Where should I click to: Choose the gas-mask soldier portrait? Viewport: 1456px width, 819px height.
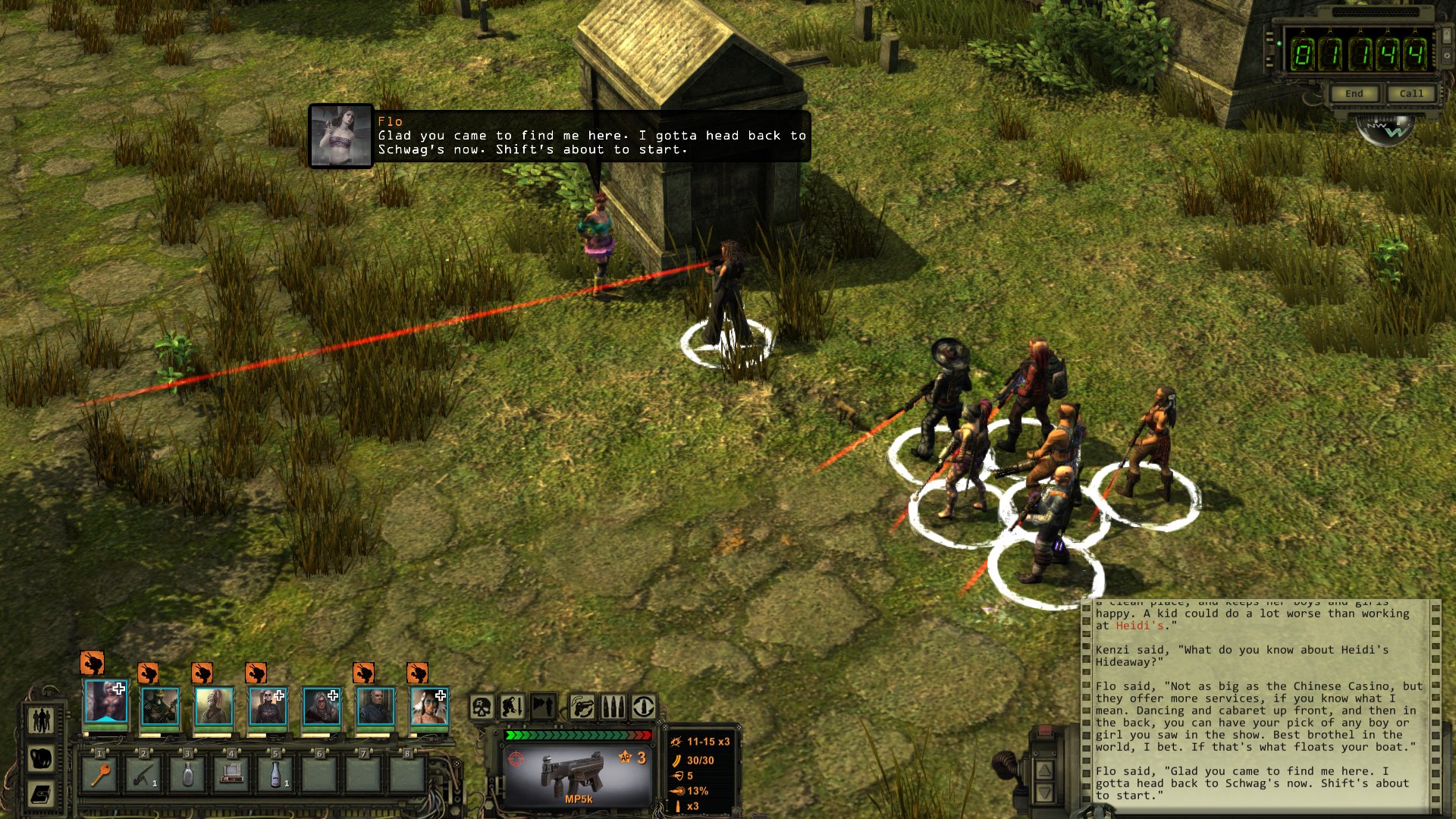[x=160, y=705]
